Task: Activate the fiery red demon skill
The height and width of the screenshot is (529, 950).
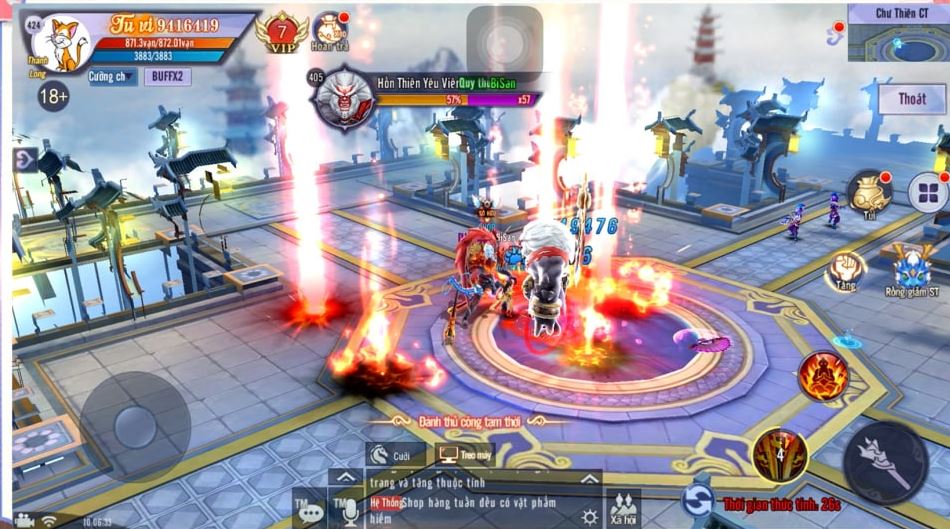Action: click(x=822, y=376)
